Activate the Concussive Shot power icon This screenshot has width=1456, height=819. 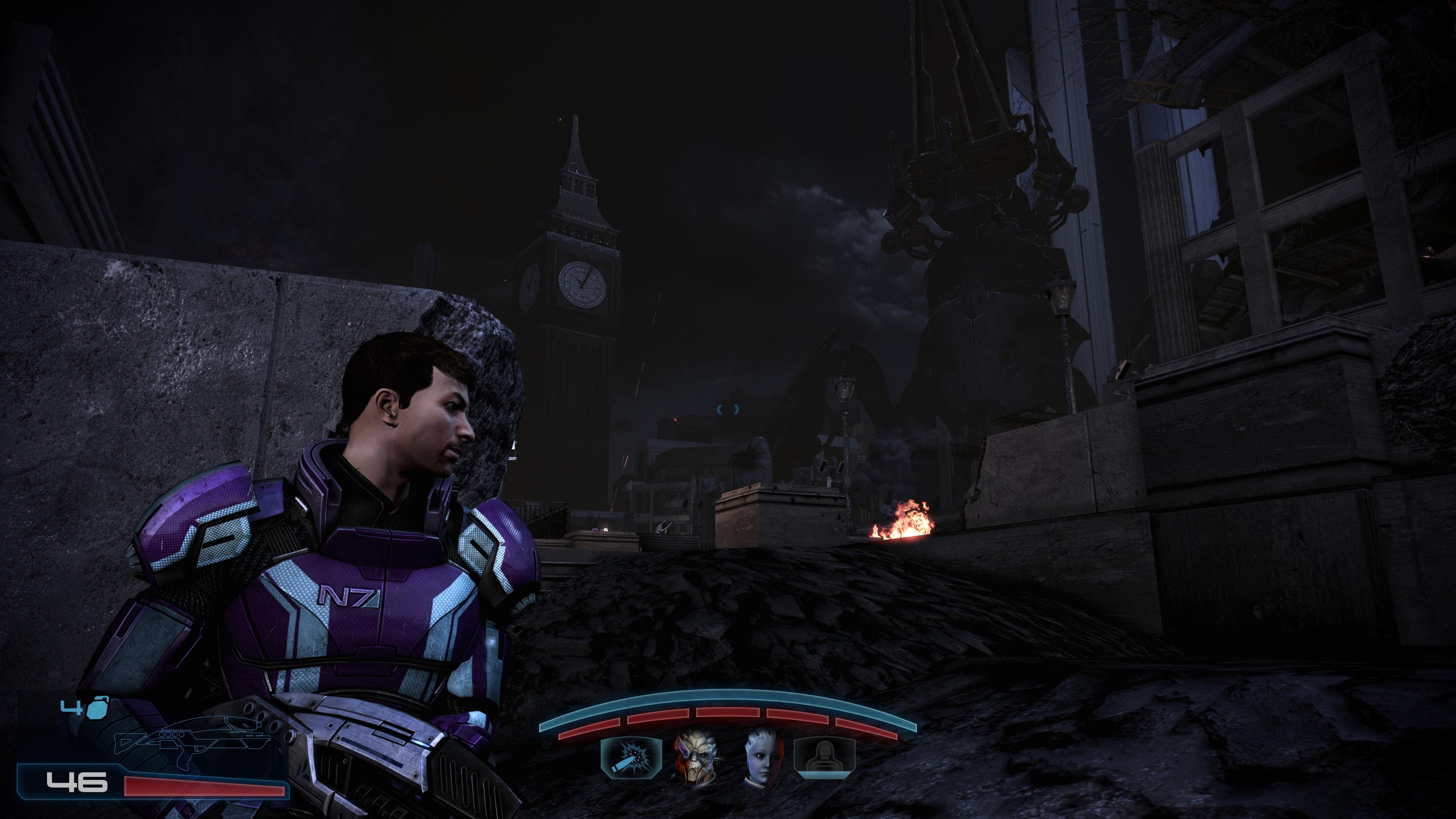point(631,758)
